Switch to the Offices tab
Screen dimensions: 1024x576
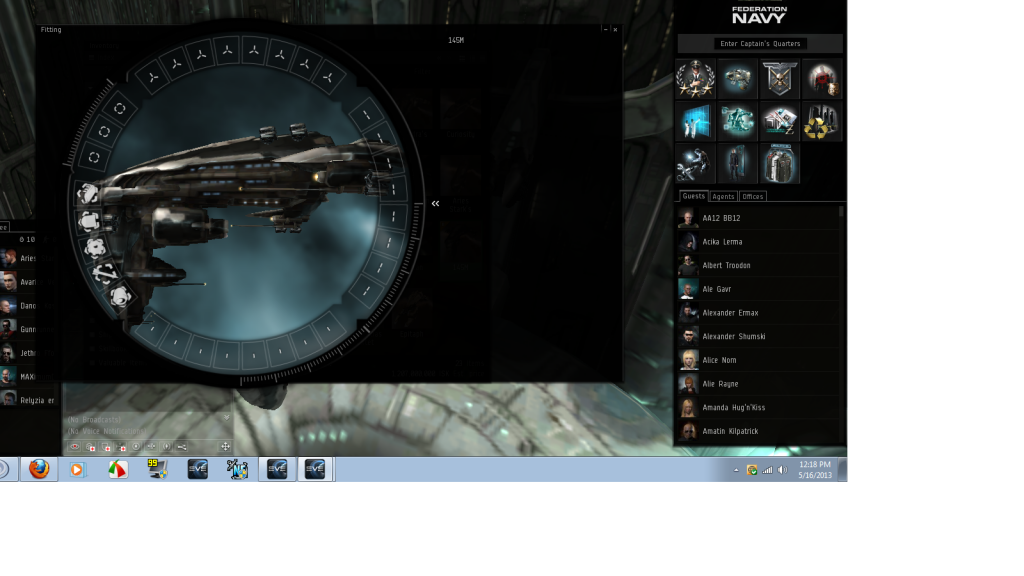(x=753, y=197)
